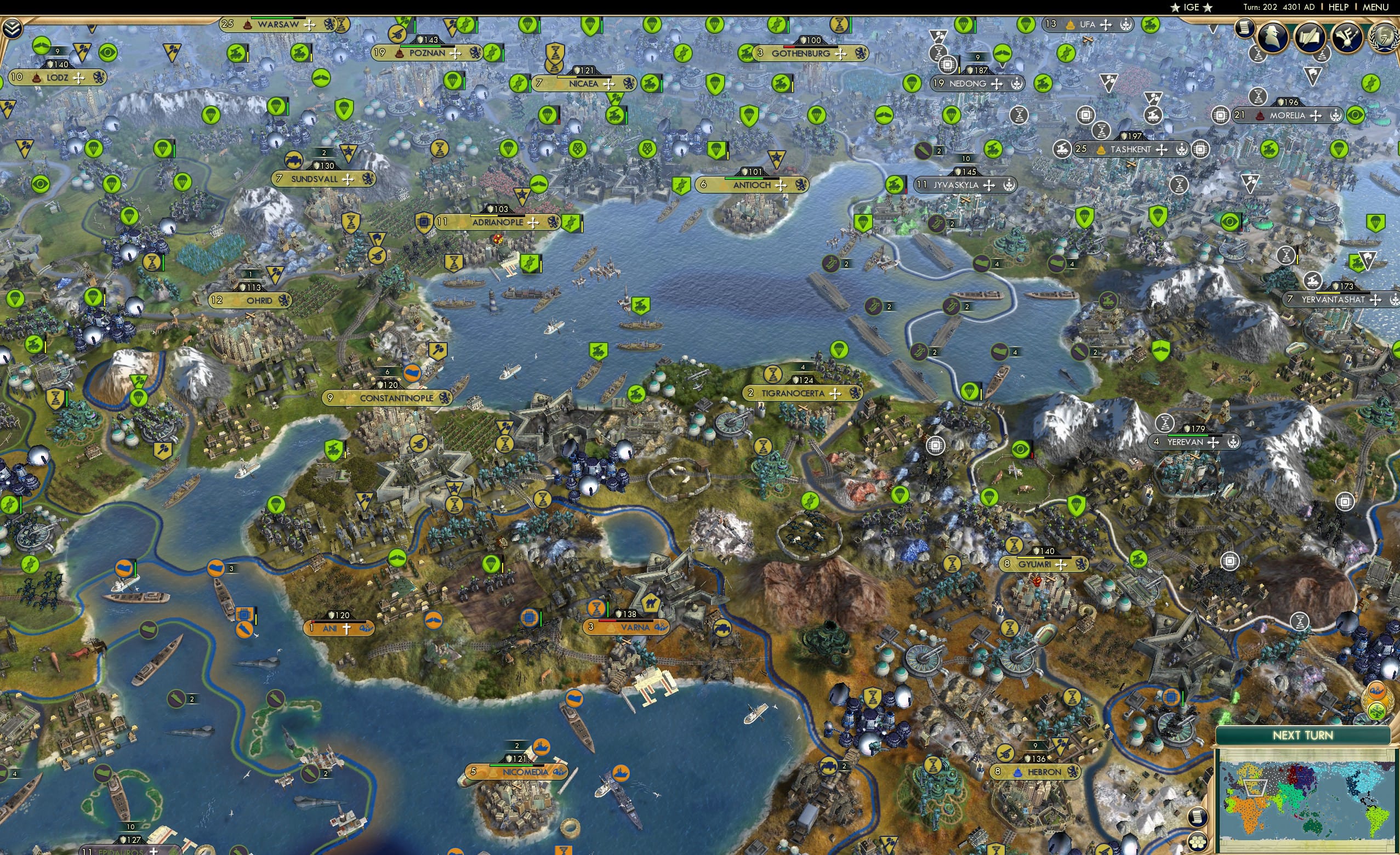
Task: Click the orange ampersand medallion above the minimap
Action: point(1377,691)
